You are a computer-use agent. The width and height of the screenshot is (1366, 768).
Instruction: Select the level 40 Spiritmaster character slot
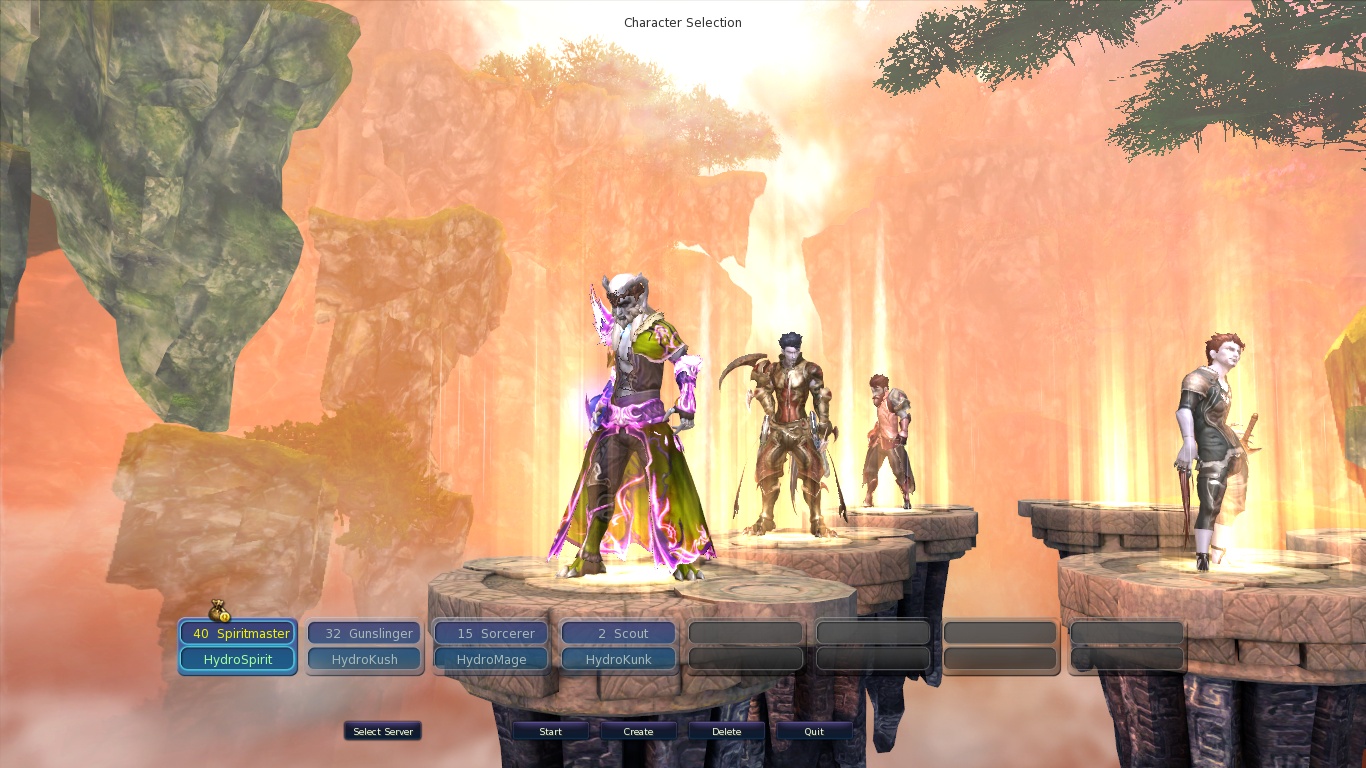pyautogui.click(x=238, y=634)
